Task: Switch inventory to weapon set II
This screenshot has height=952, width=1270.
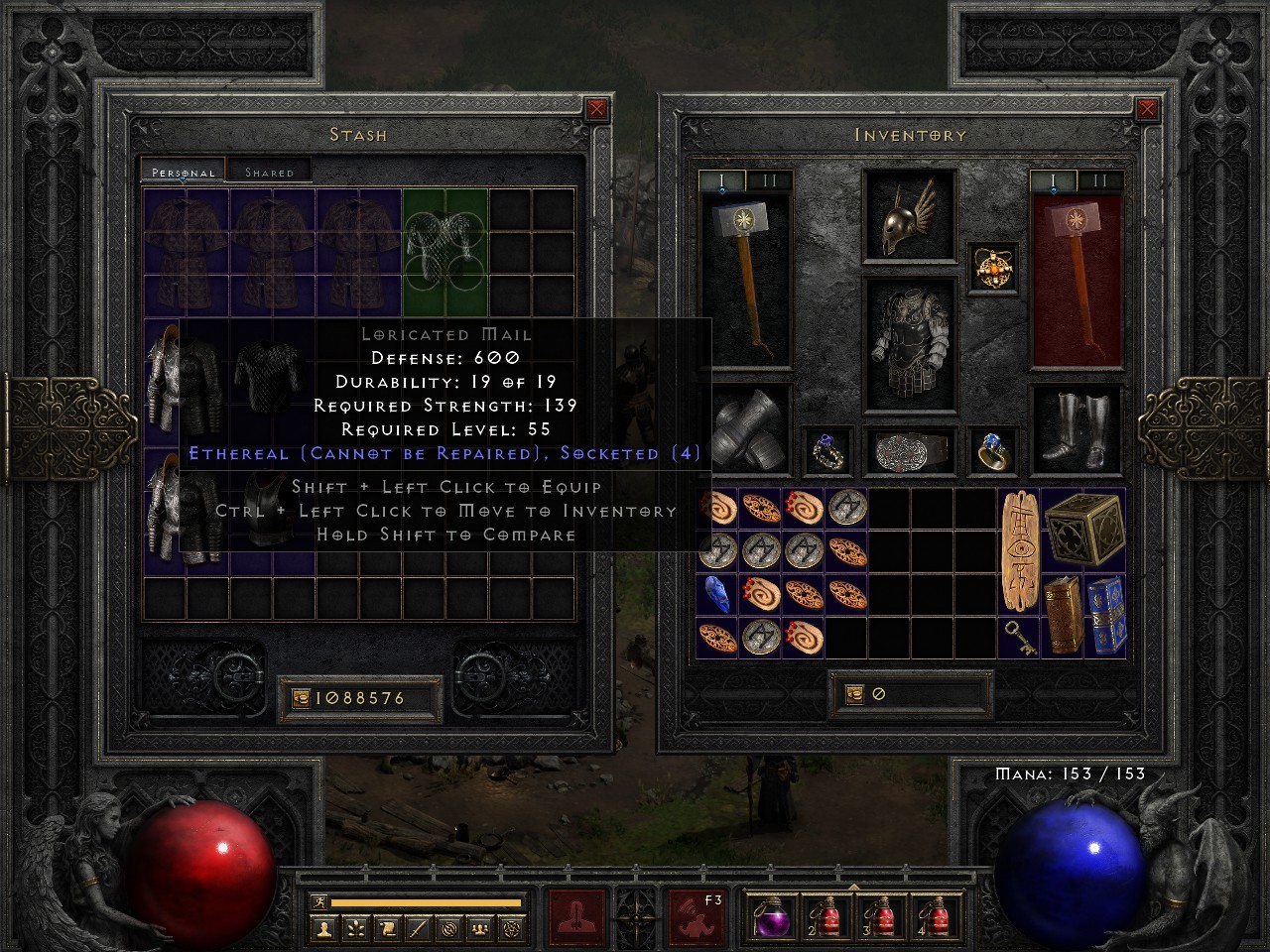Action: 769,180
